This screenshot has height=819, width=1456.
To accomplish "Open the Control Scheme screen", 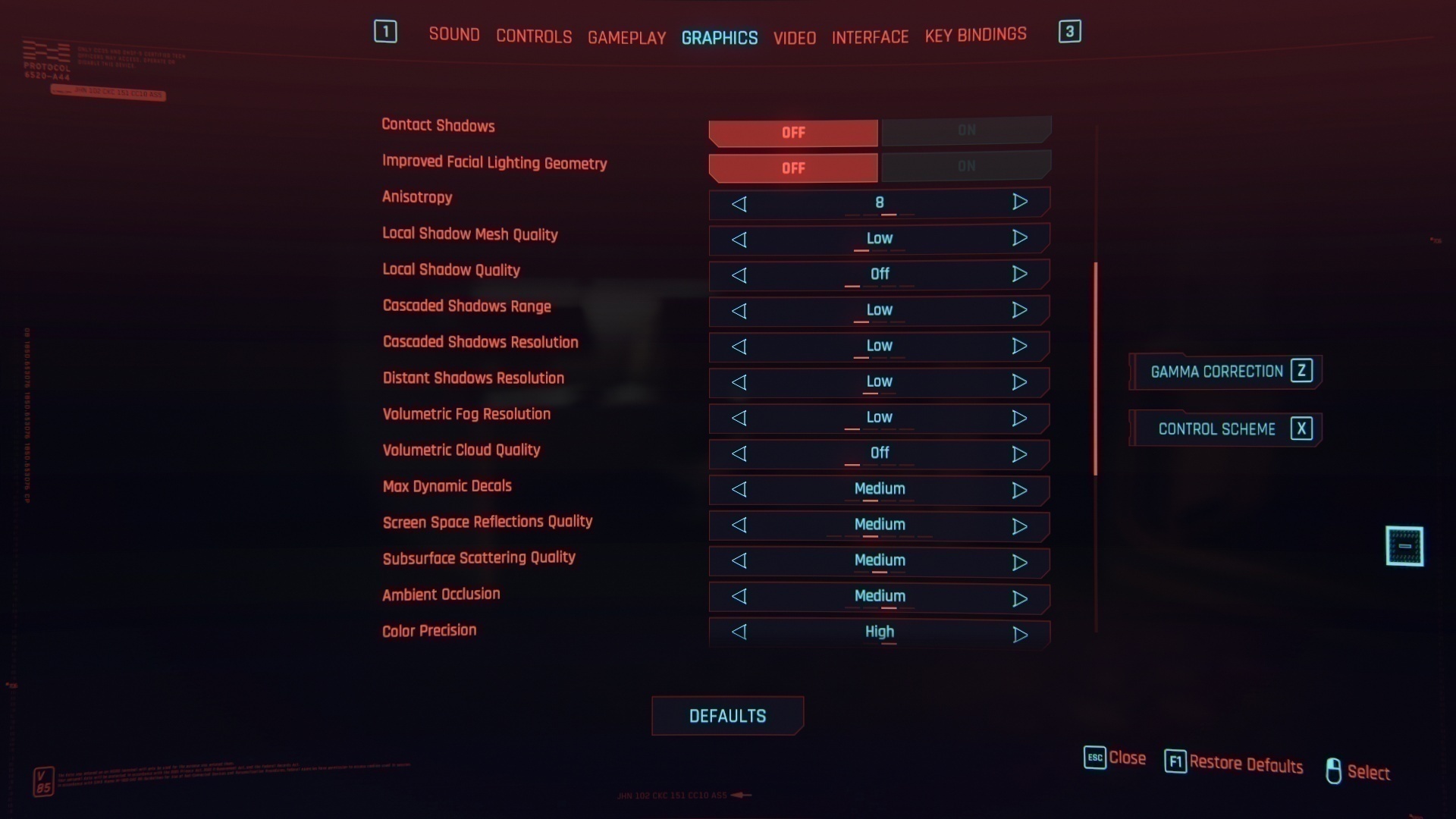I will click(1225, 429).
